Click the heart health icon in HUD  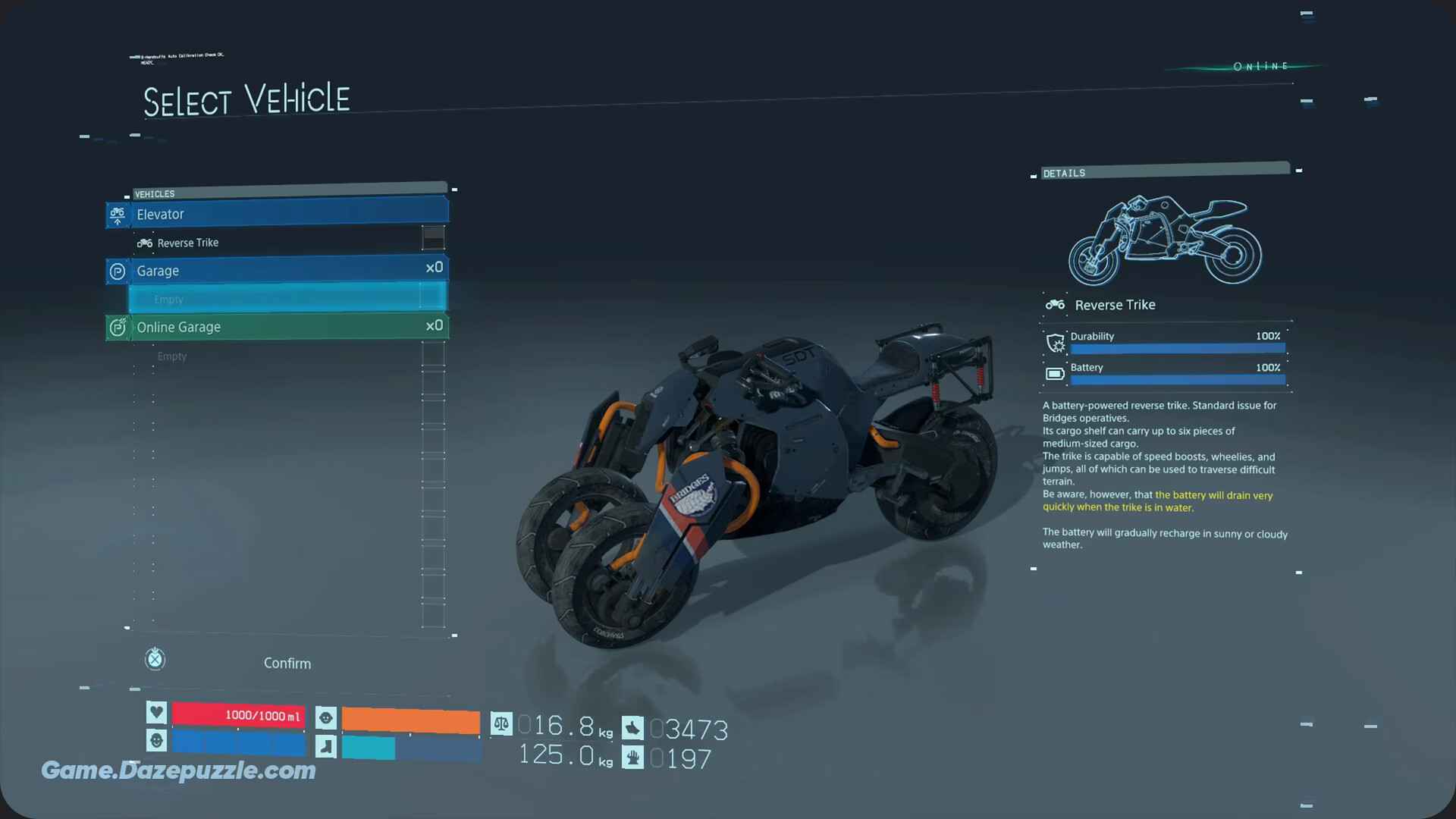point(155,711)
